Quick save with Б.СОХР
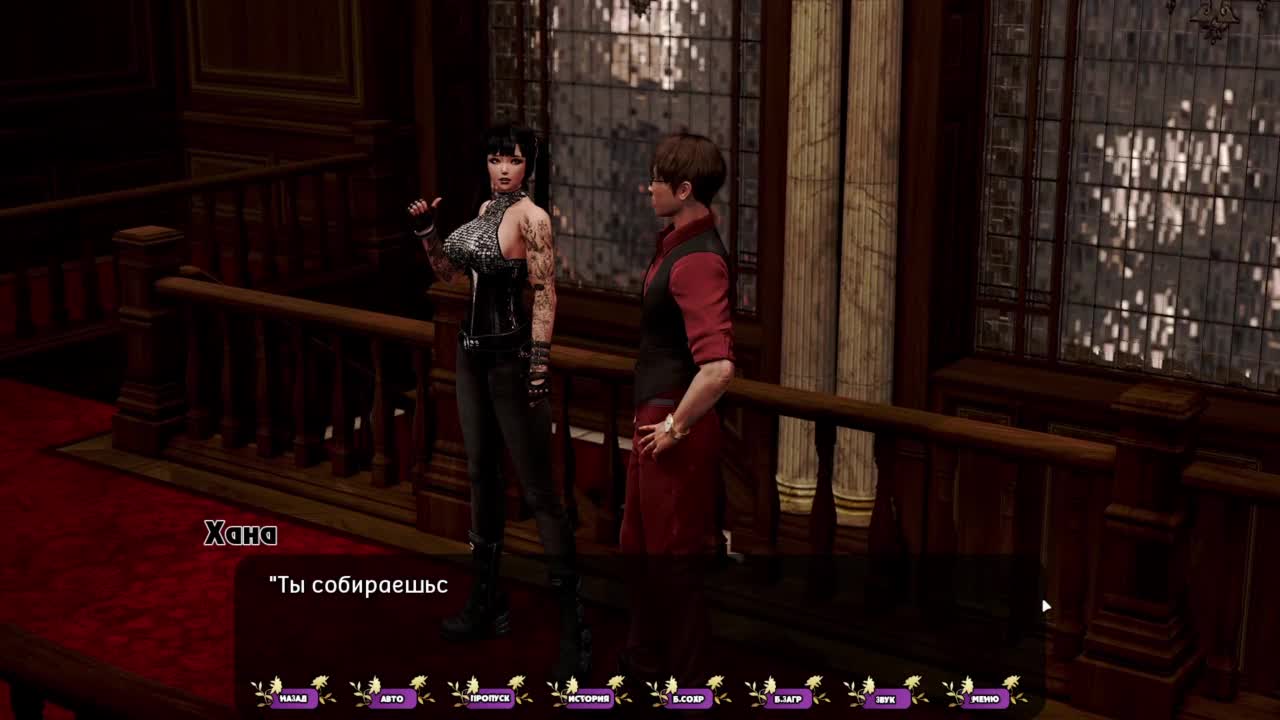1280x720 pixels. 688,698
